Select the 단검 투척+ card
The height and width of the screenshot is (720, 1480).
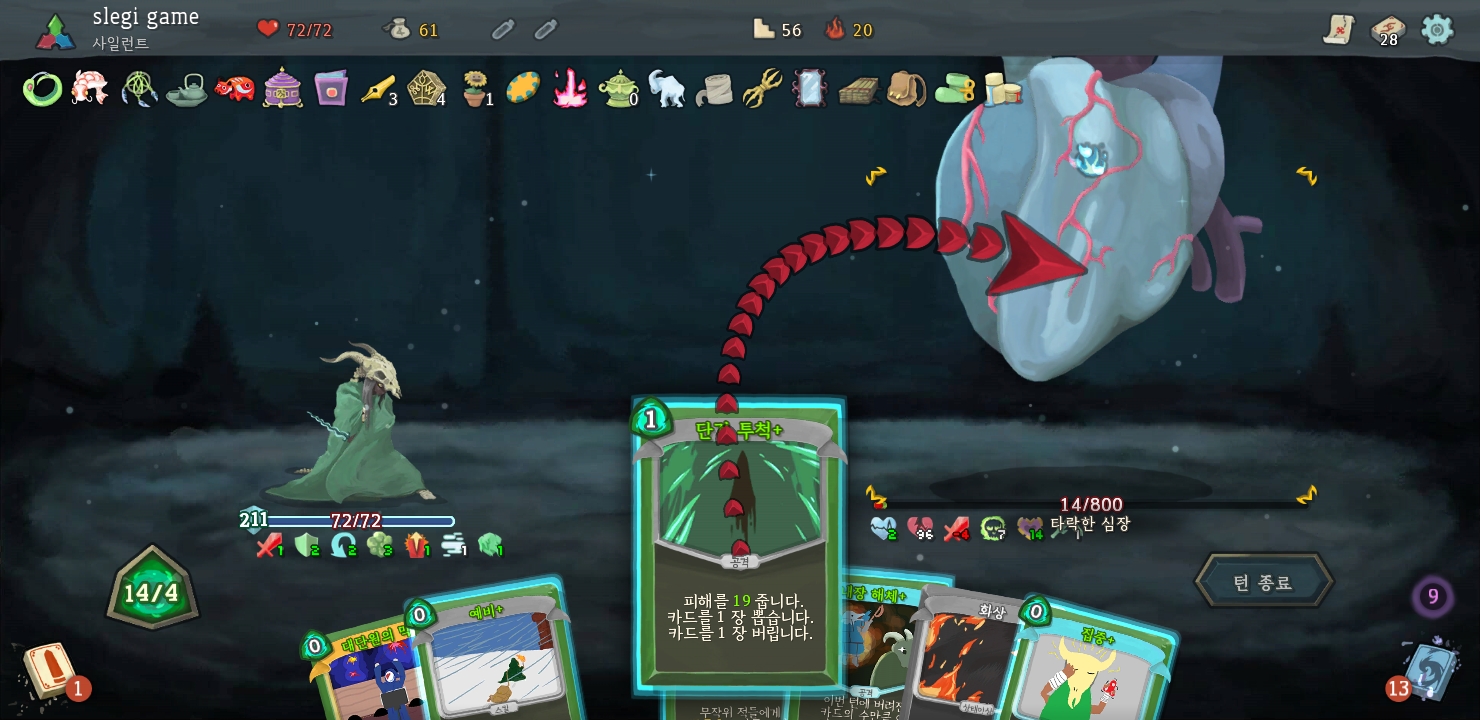[739, 540]
